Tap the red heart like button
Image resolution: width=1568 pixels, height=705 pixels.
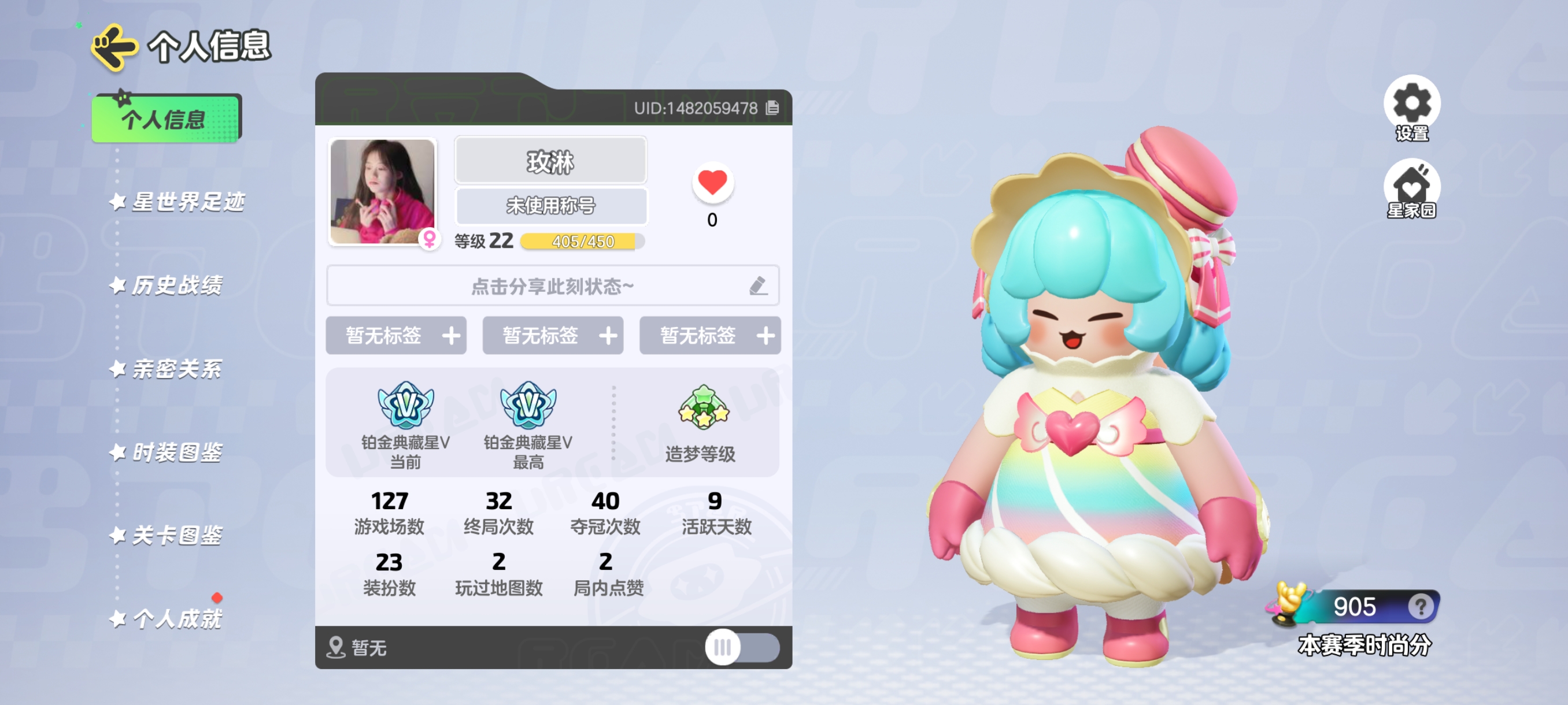(x=712, y=183)
